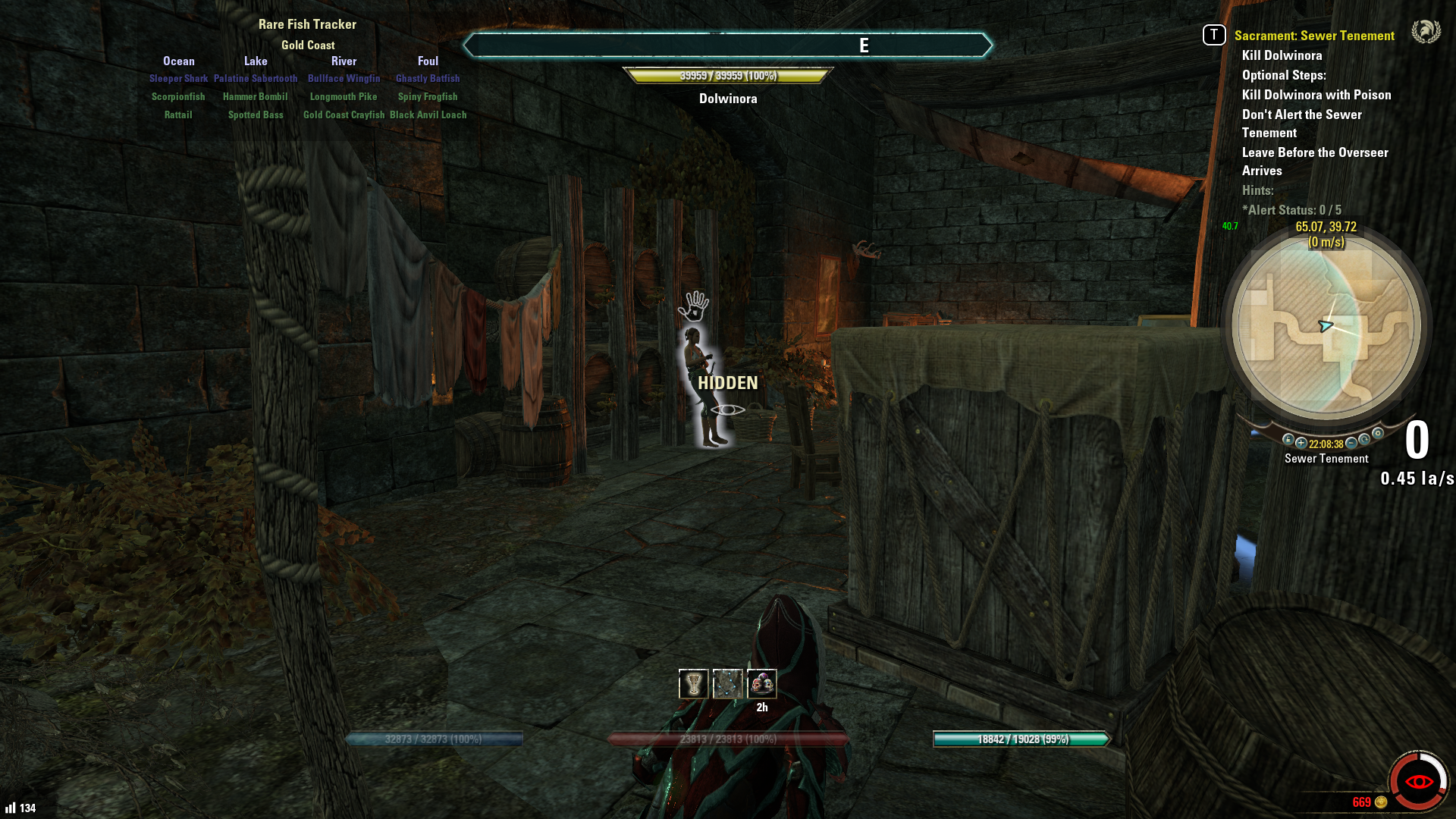Open the minimap gear settings

(x=1378, y=434)
